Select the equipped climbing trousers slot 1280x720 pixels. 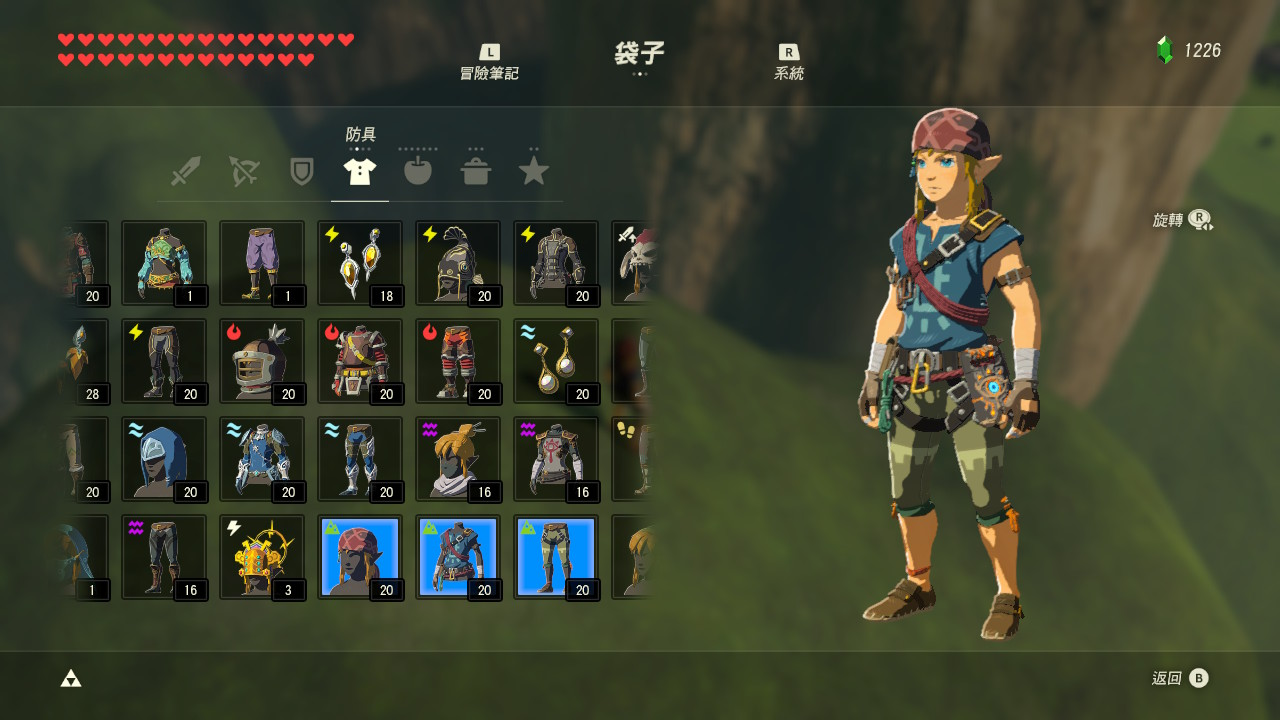tap(556, 557)
